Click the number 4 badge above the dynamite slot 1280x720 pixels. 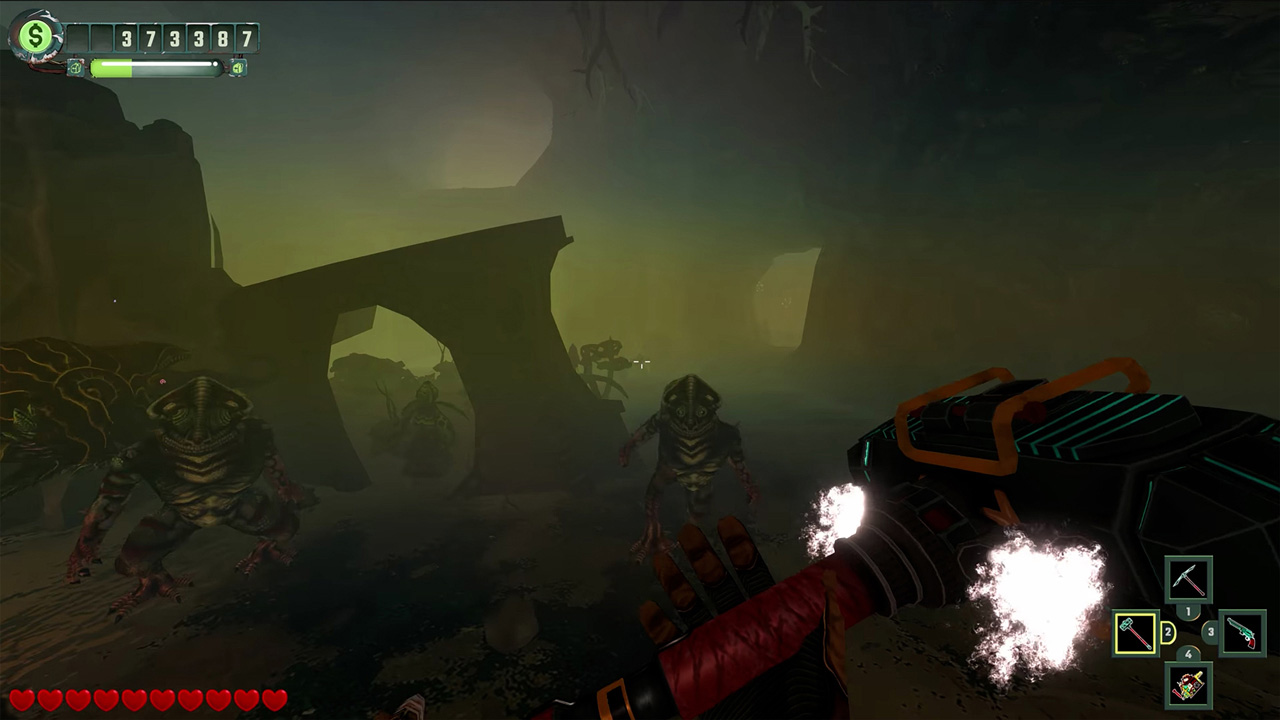[1188, 651]
